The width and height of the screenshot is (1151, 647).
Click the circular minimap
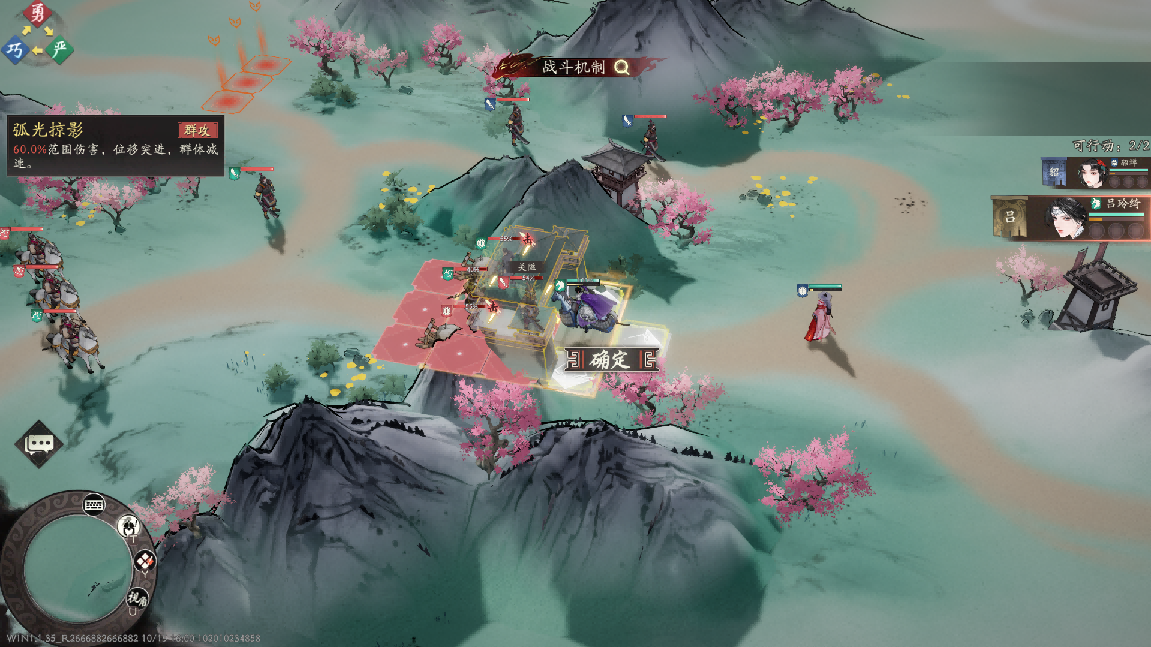pyautogui.click(x=76, y=567)
